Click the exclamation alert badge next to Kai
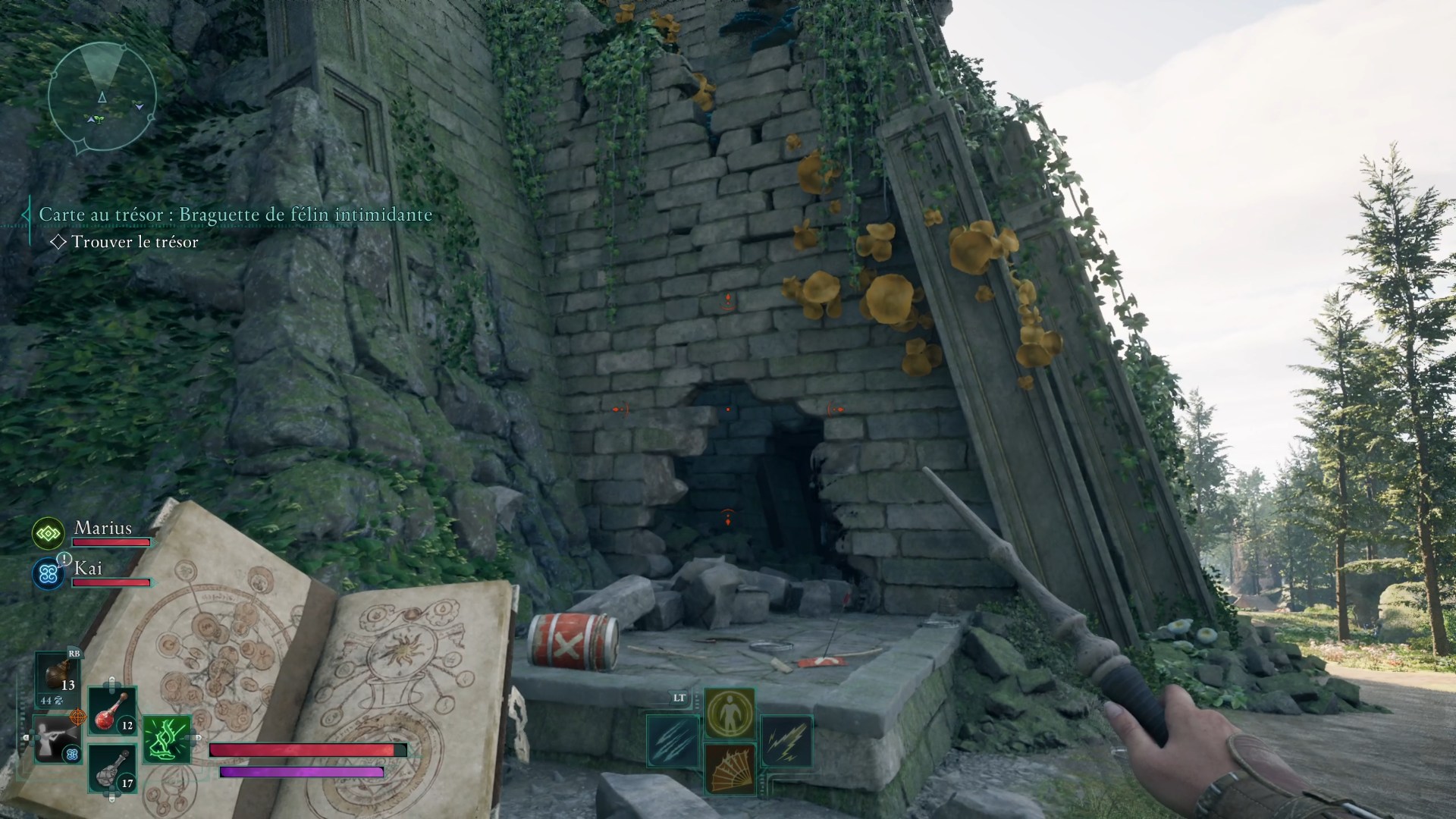Image resolution: width=1456 pixels, height=819 pixels. [63, 560]
